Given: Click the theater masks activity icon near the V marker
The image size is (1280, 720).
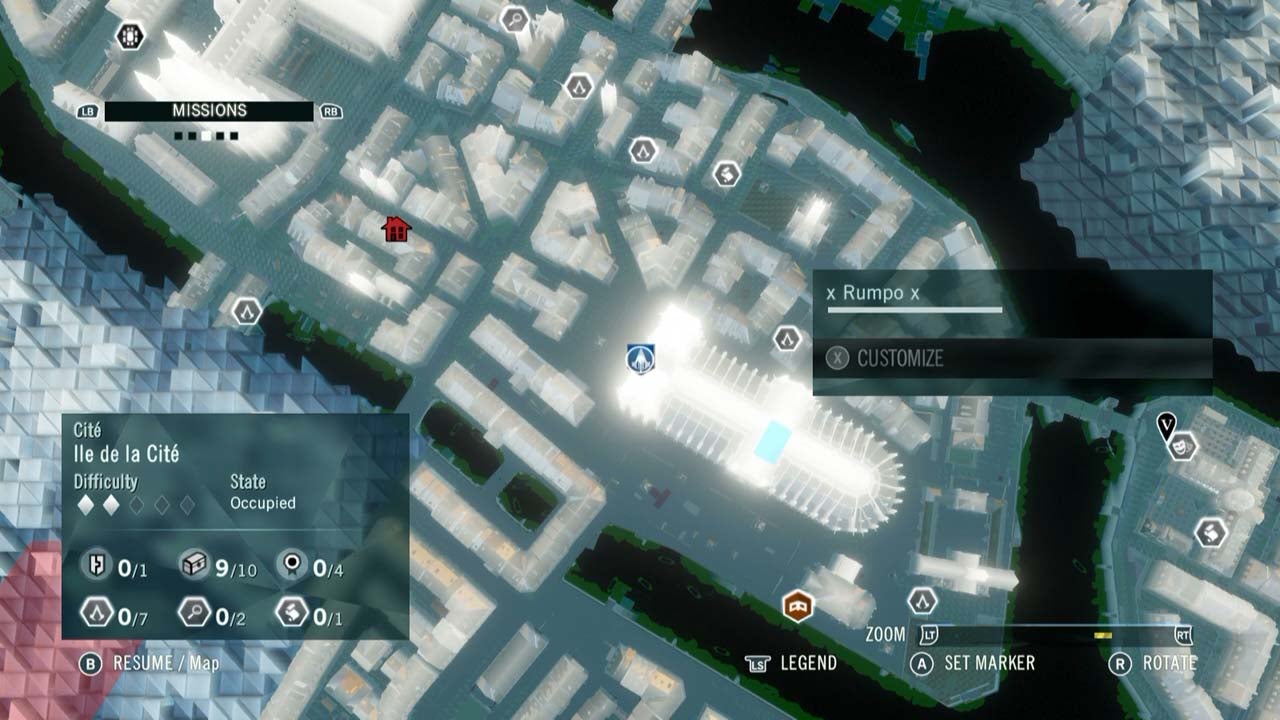Looking at the screenshot, I should [1182, 447].
